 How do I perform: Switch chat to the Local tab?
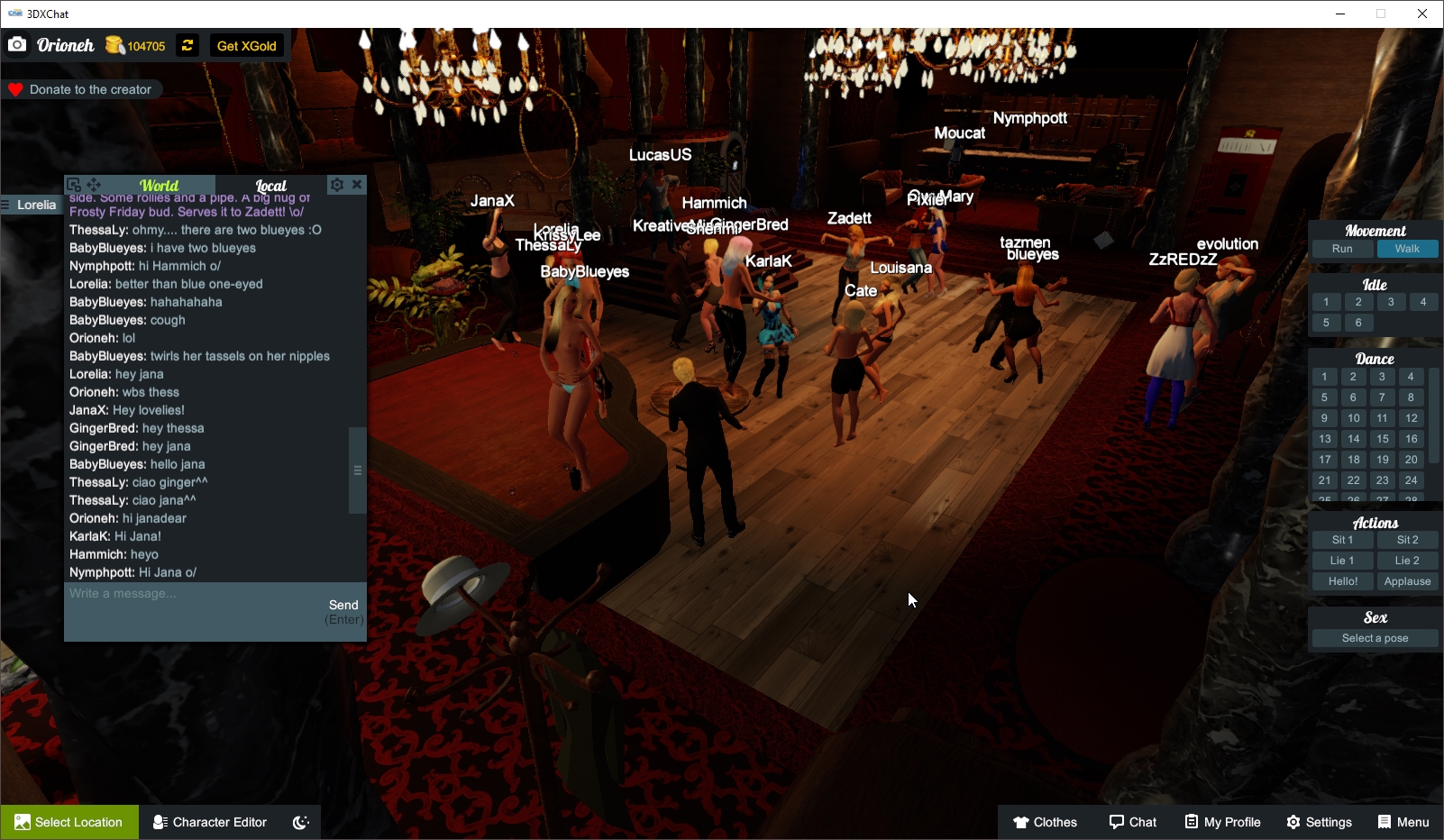pos(270,185)
